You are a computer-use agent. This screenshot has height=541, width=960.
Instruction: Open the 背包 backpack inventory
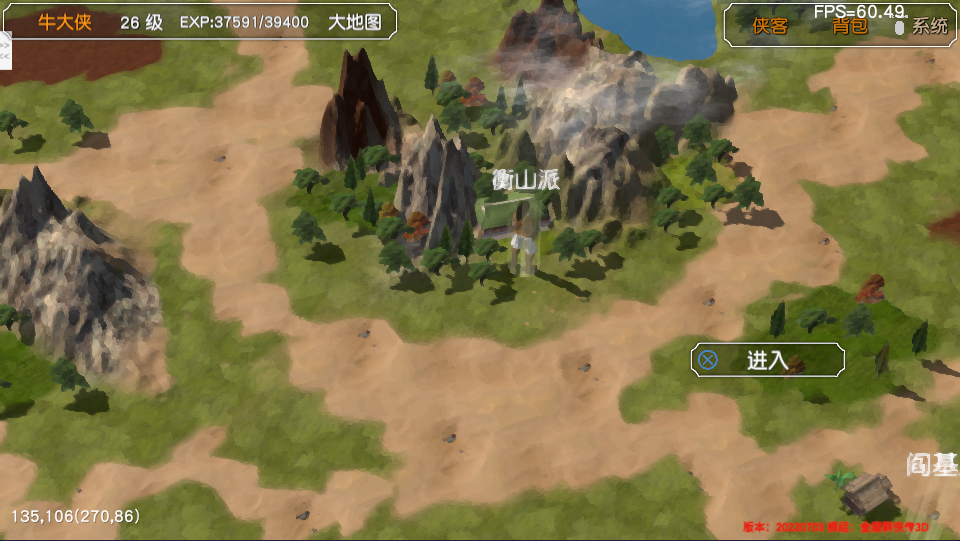click(850, 27)
